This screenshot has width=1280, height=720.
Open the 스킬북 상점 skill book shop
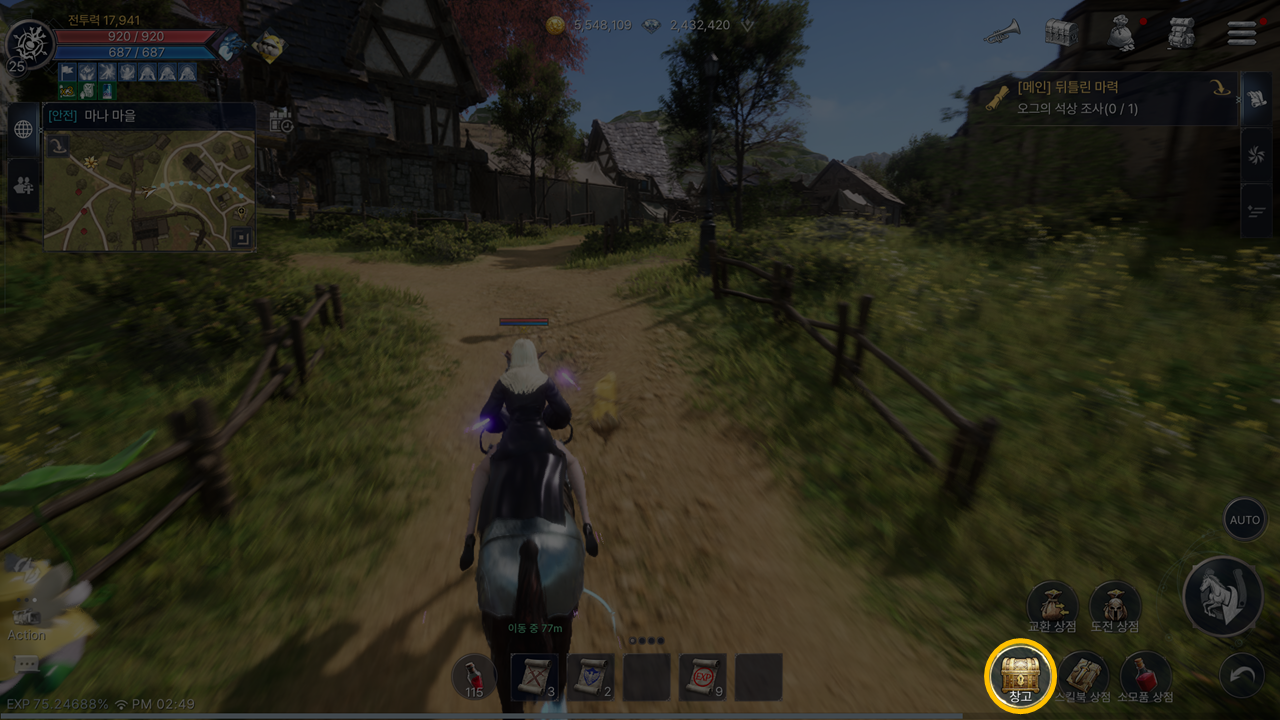1083,675
